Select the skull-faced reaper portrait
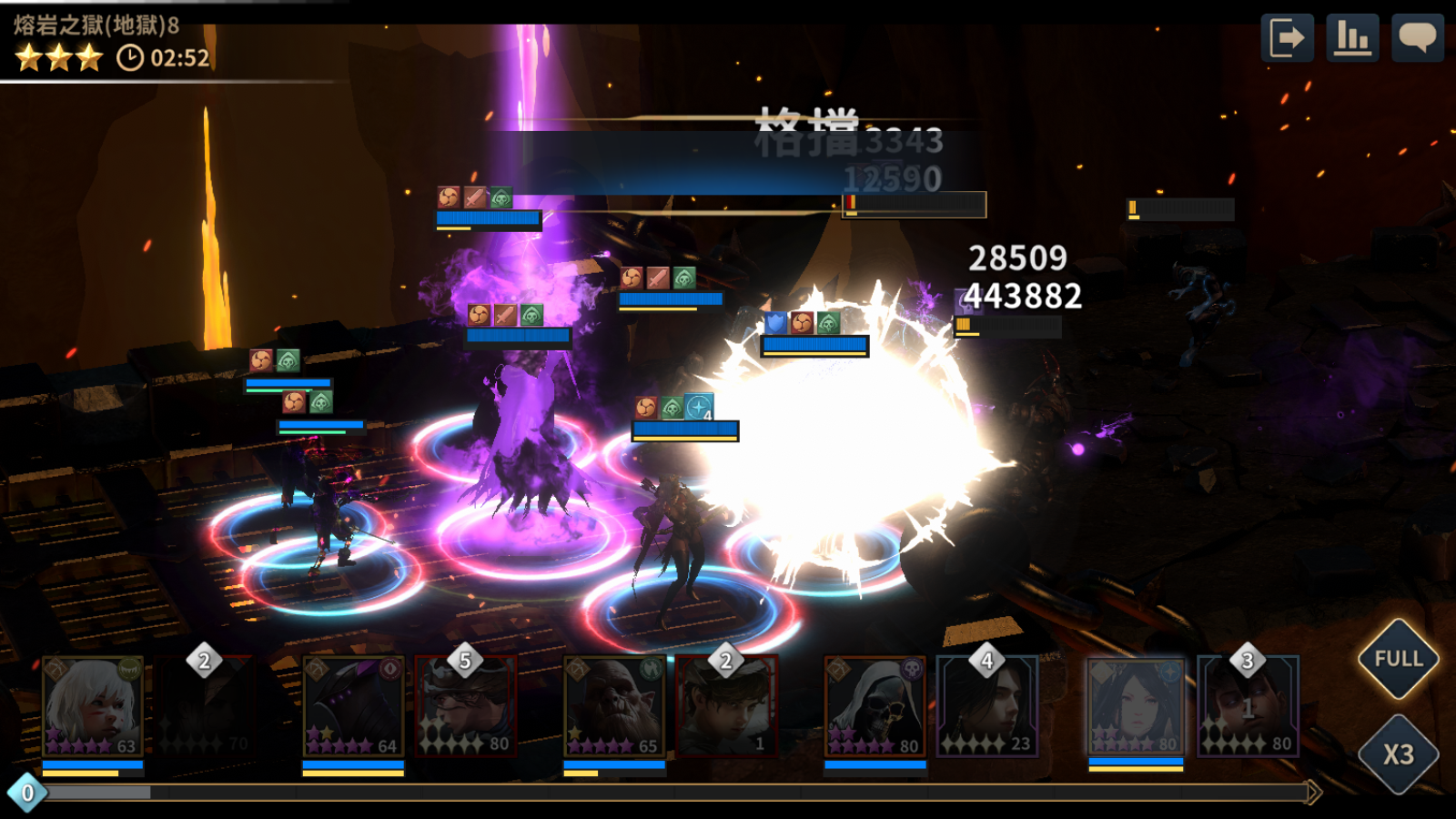Image resolution: width=1456 pixels, height=819 pixels. [875, 707]
